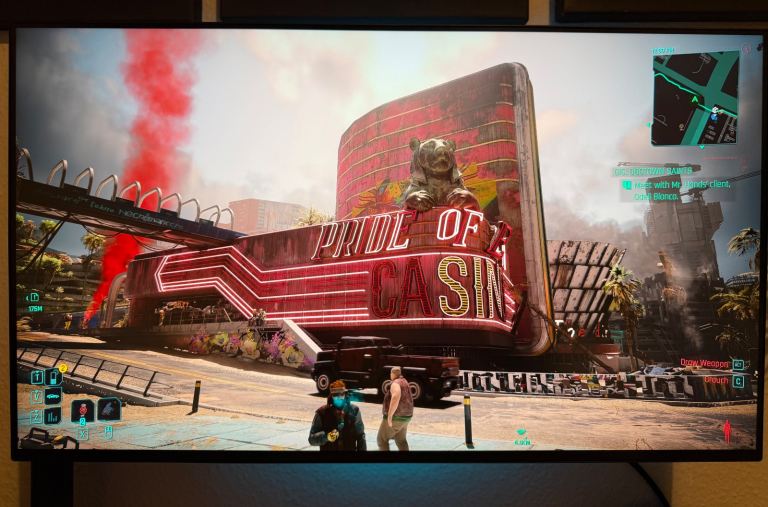This screenshot has height=507, width=768.
Task: Select the phone icon with notification badge
Action: click(x=54, y=377)
